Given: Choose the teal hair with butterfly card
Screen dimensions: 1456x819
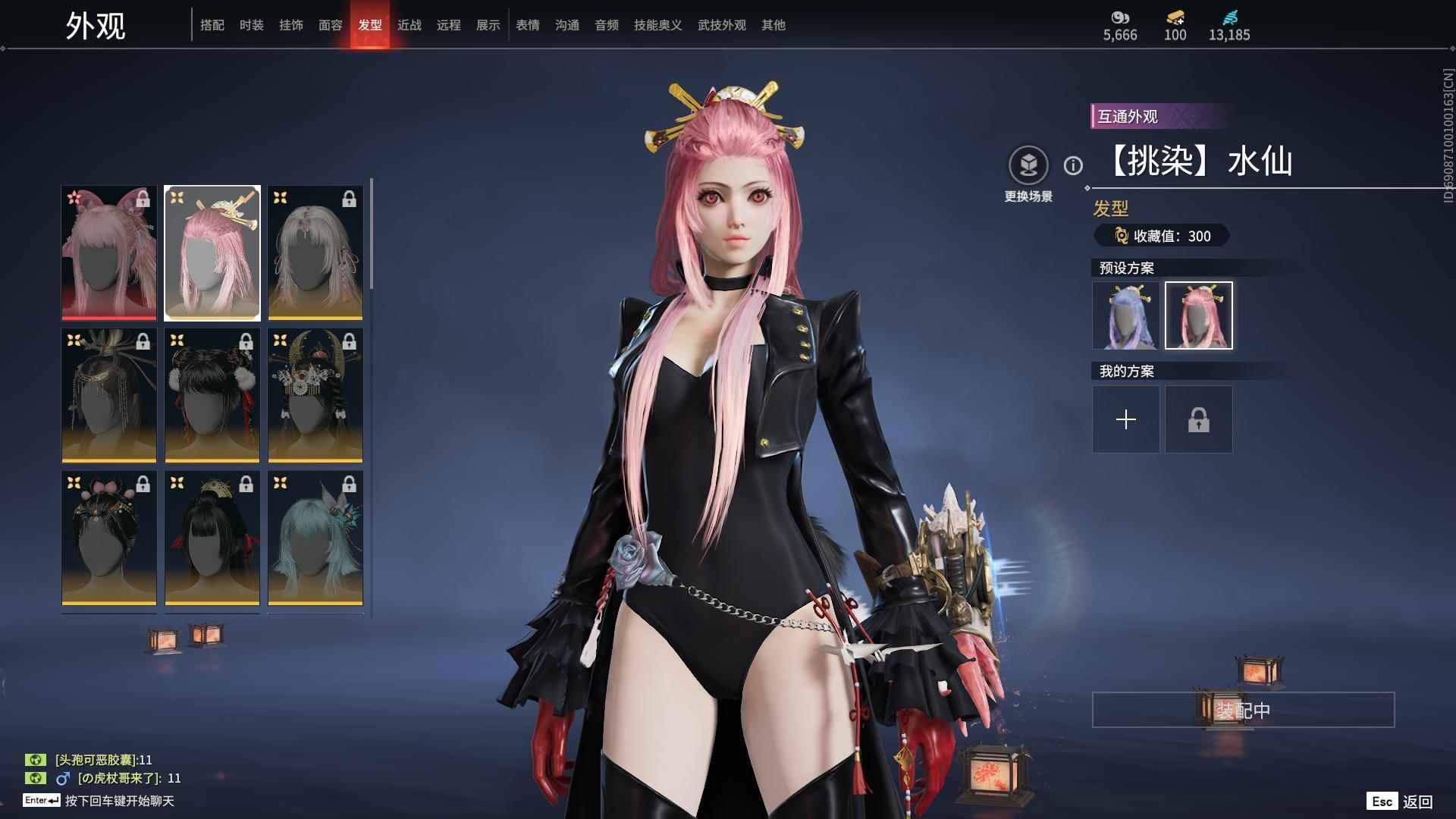Looking at the screenshot, I should 315,538.
